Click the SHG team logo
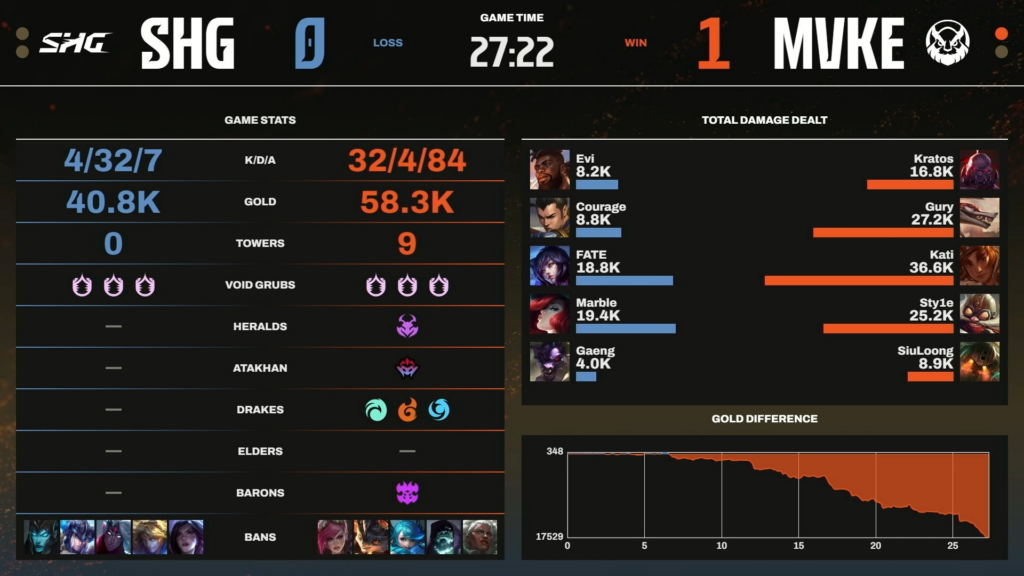The width and height of the screenshot is (1024, 576). tap(74, 43)
